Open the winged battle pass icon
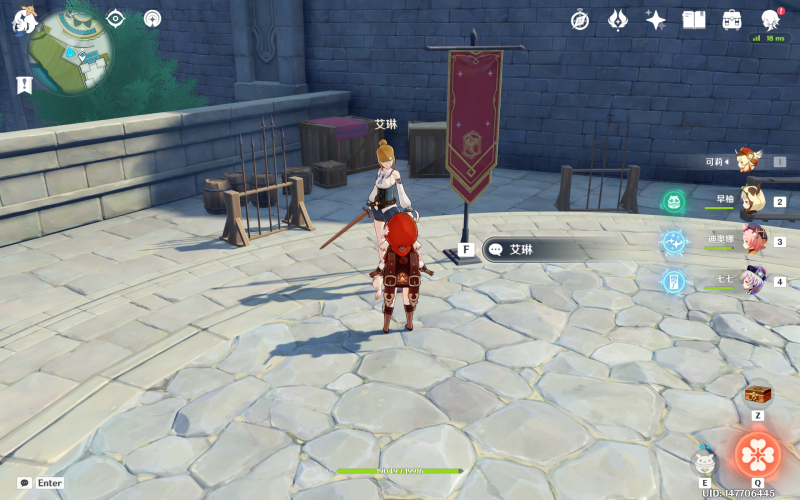 click(618, 20)
